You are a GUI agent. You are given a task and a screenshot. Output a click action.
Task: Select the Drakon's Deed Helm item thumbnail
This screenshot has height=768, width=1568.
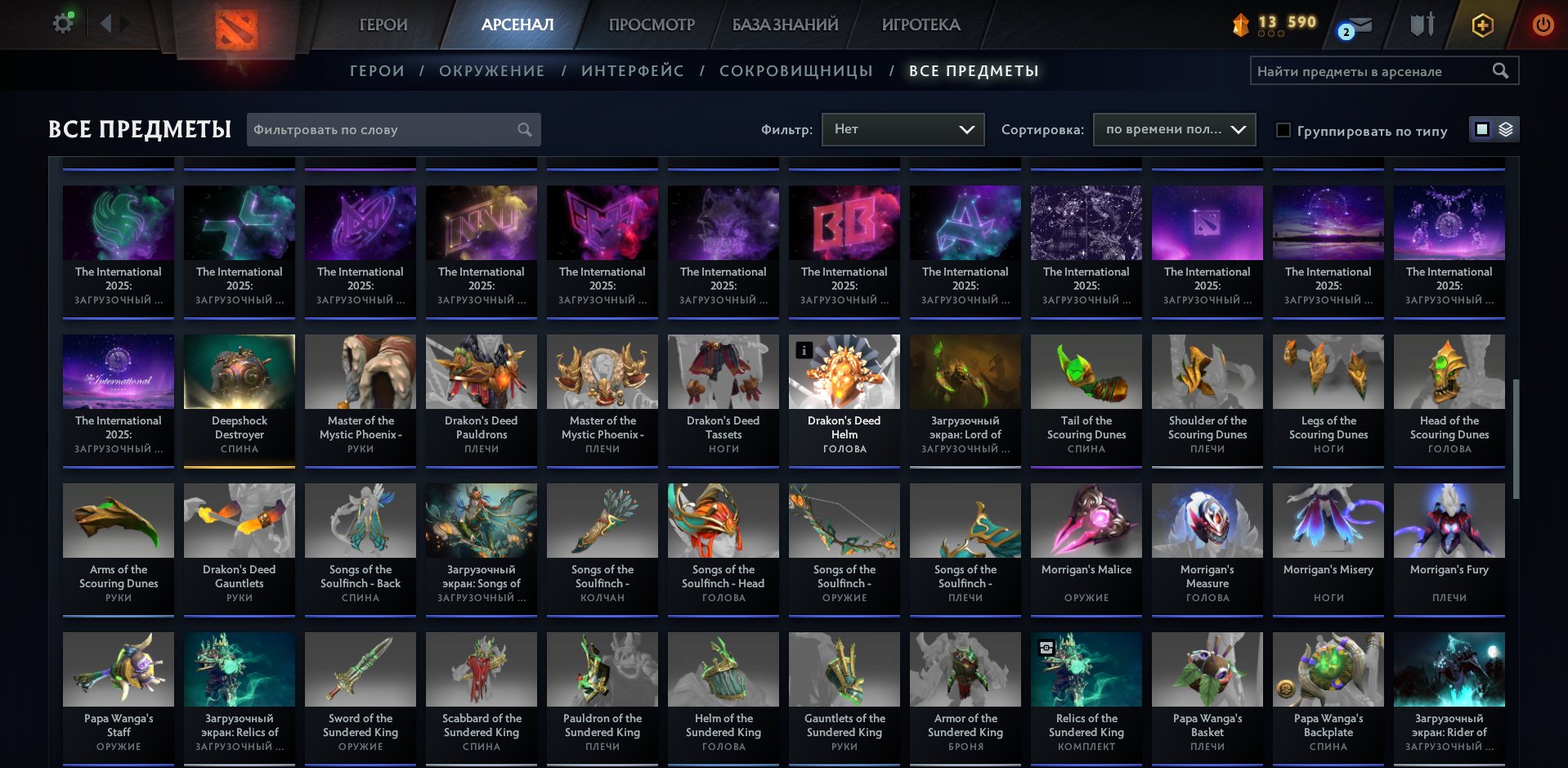coord(844,372)
